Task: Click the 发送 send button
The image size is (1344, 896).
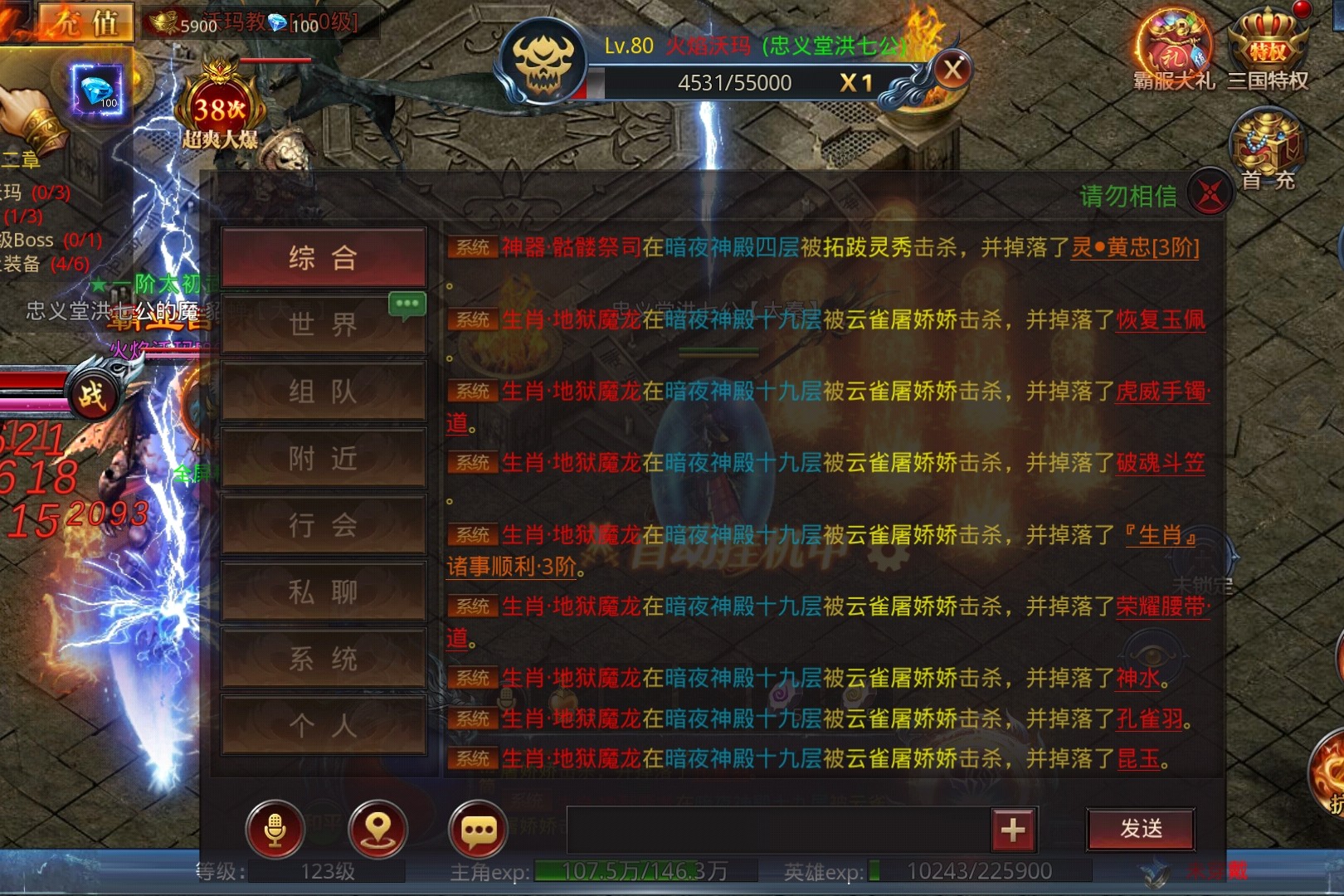Action: point(1141,829)
